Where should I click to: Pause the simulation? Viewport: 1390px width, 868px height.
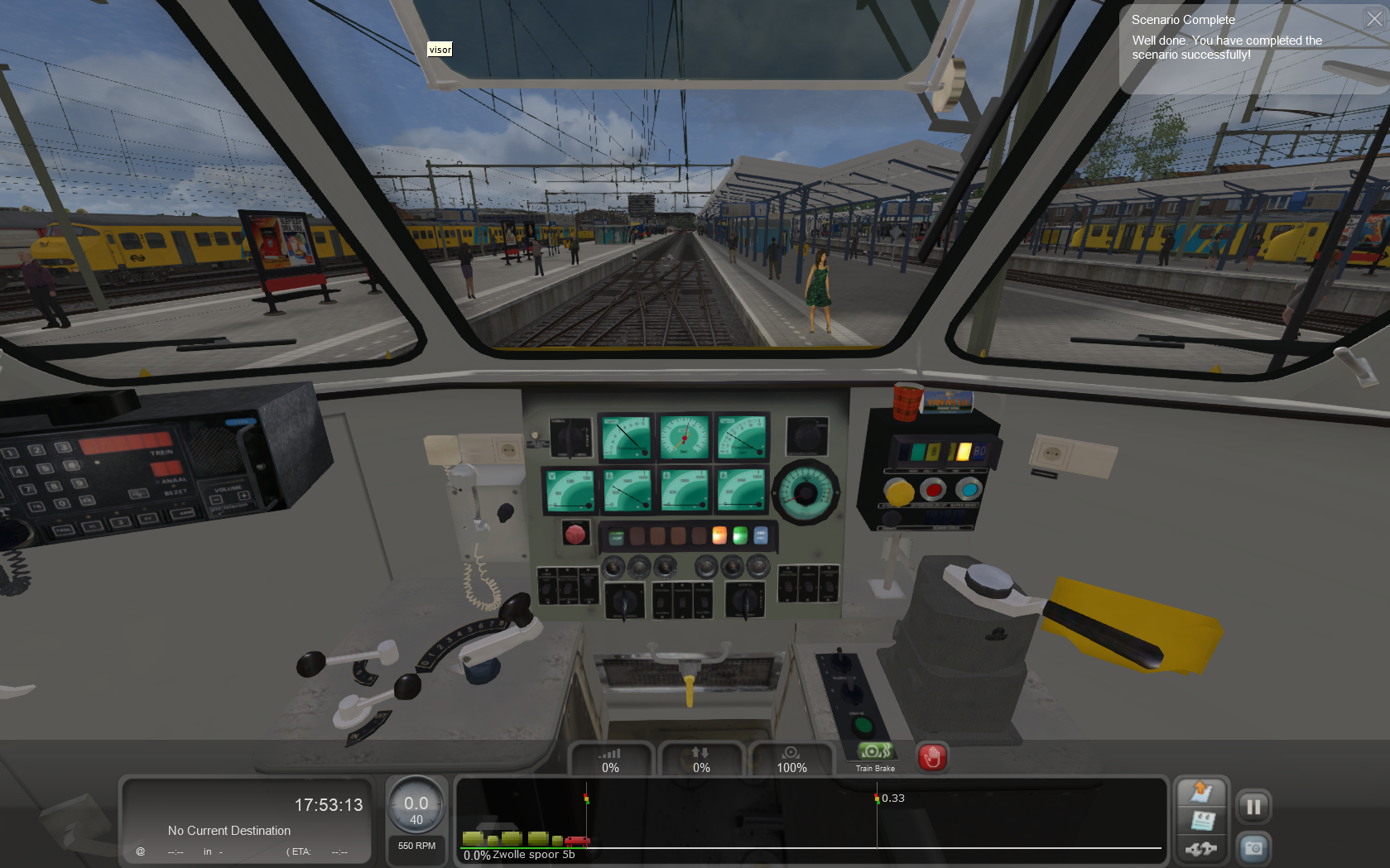[1253, 807]
